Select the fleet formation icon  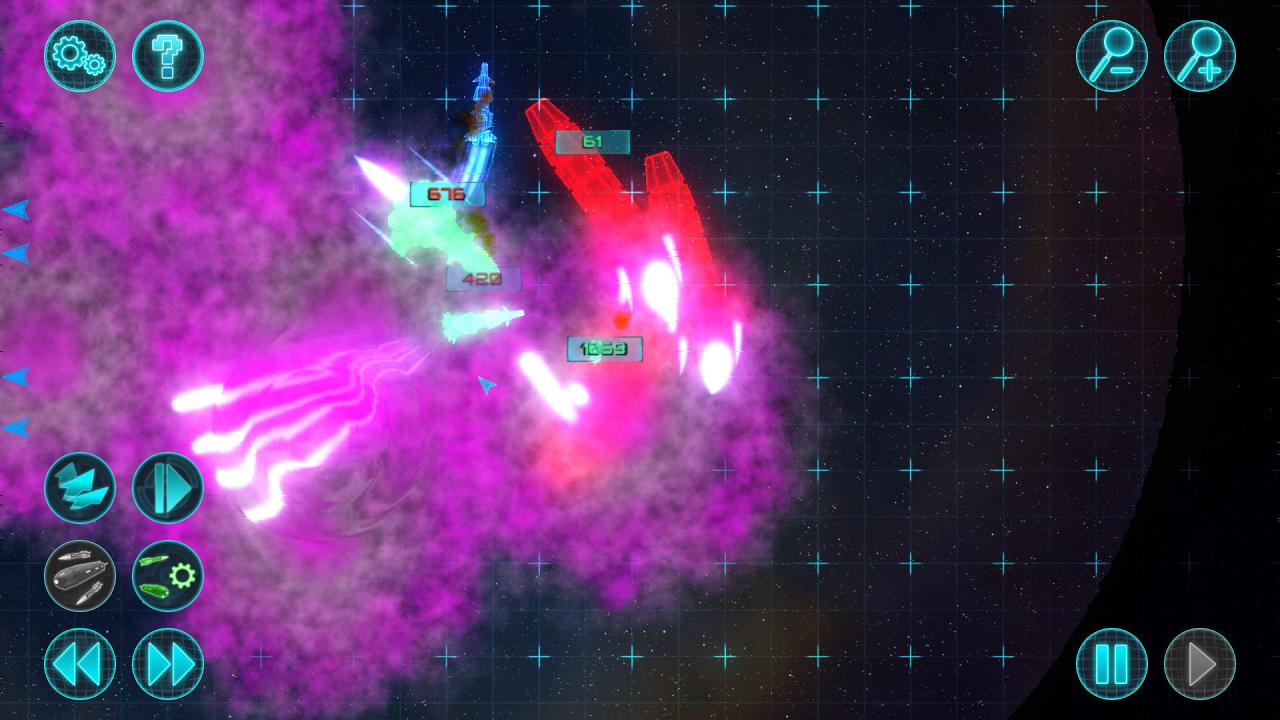tap(79, 487)
